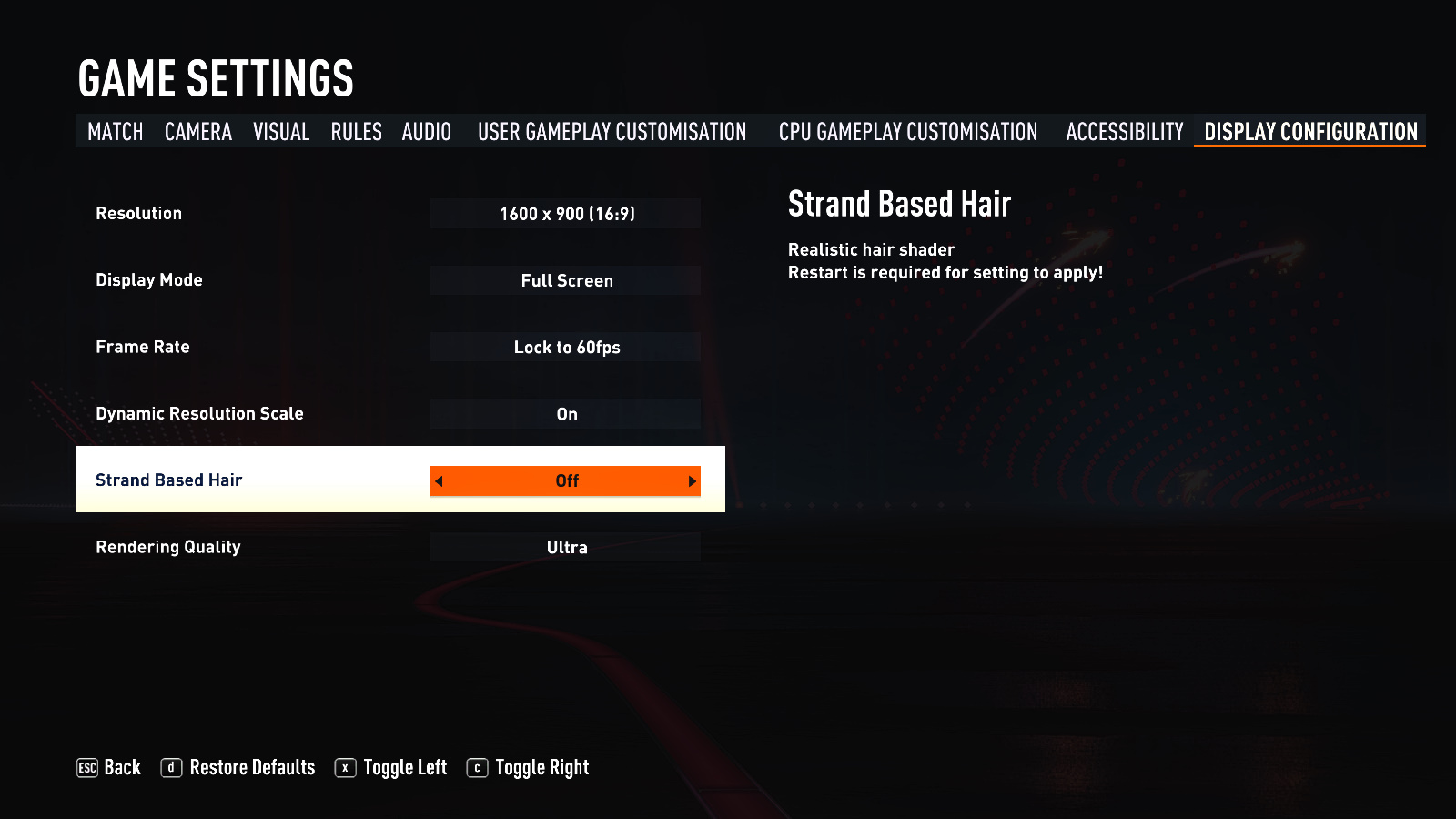The height and width of the screenshot is (819, 1456).
Task: Open the Audio tab
Action: click(427, 132)
